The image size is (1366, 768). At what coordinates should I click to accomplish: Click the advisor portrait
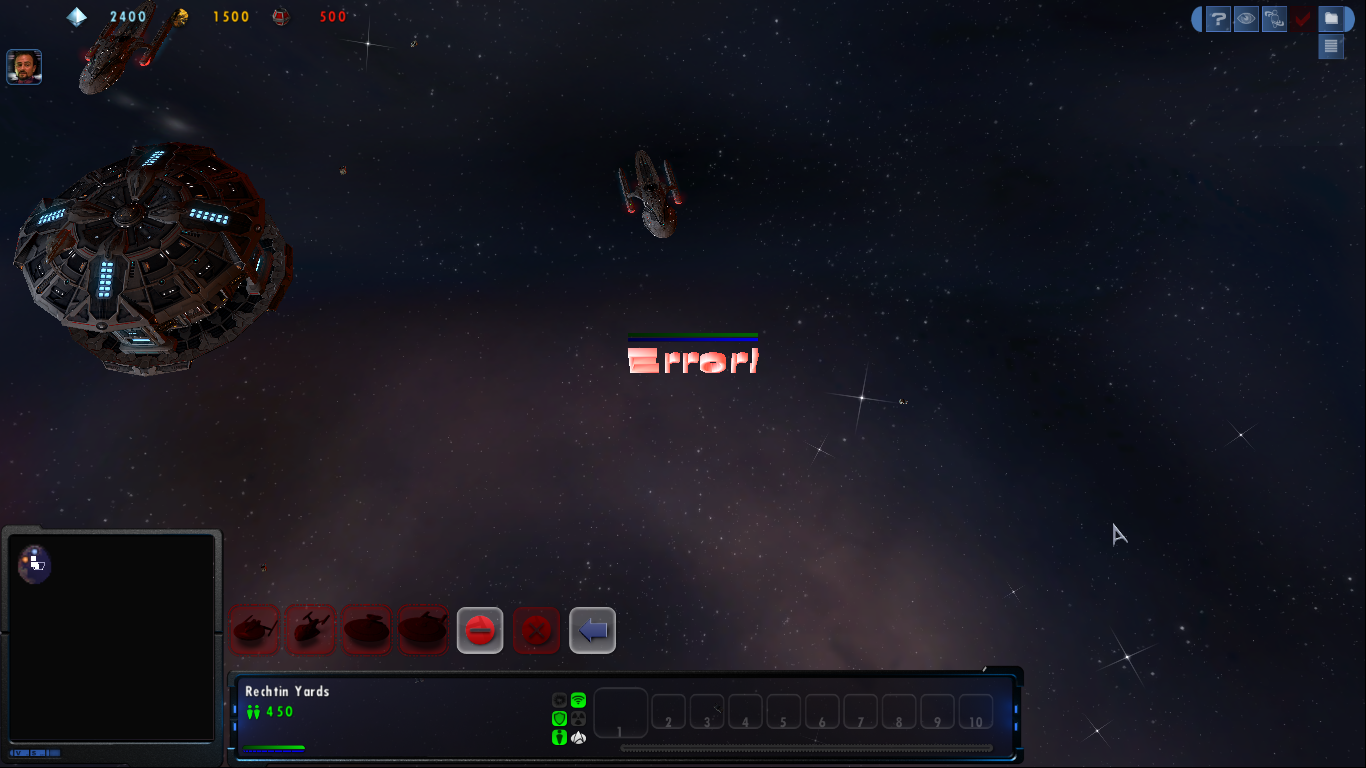click(24, 67)
